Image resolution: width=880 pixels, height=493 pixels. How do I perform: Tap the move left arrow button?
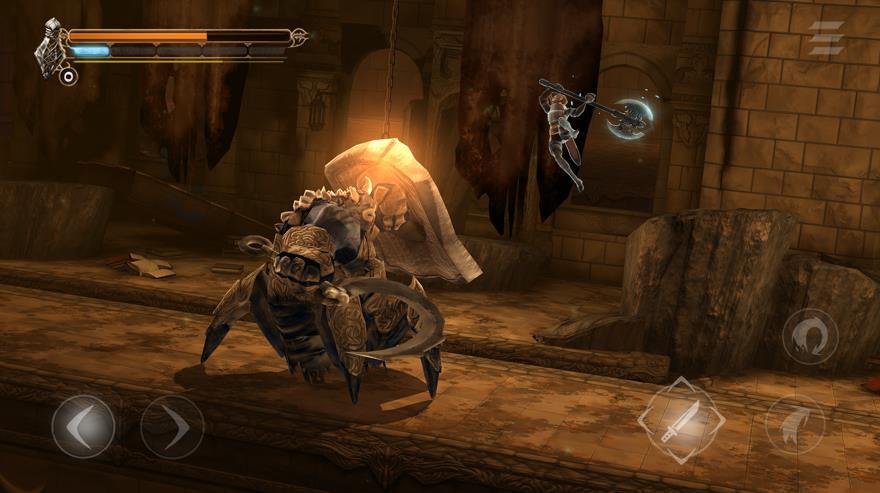coord(83,427)
